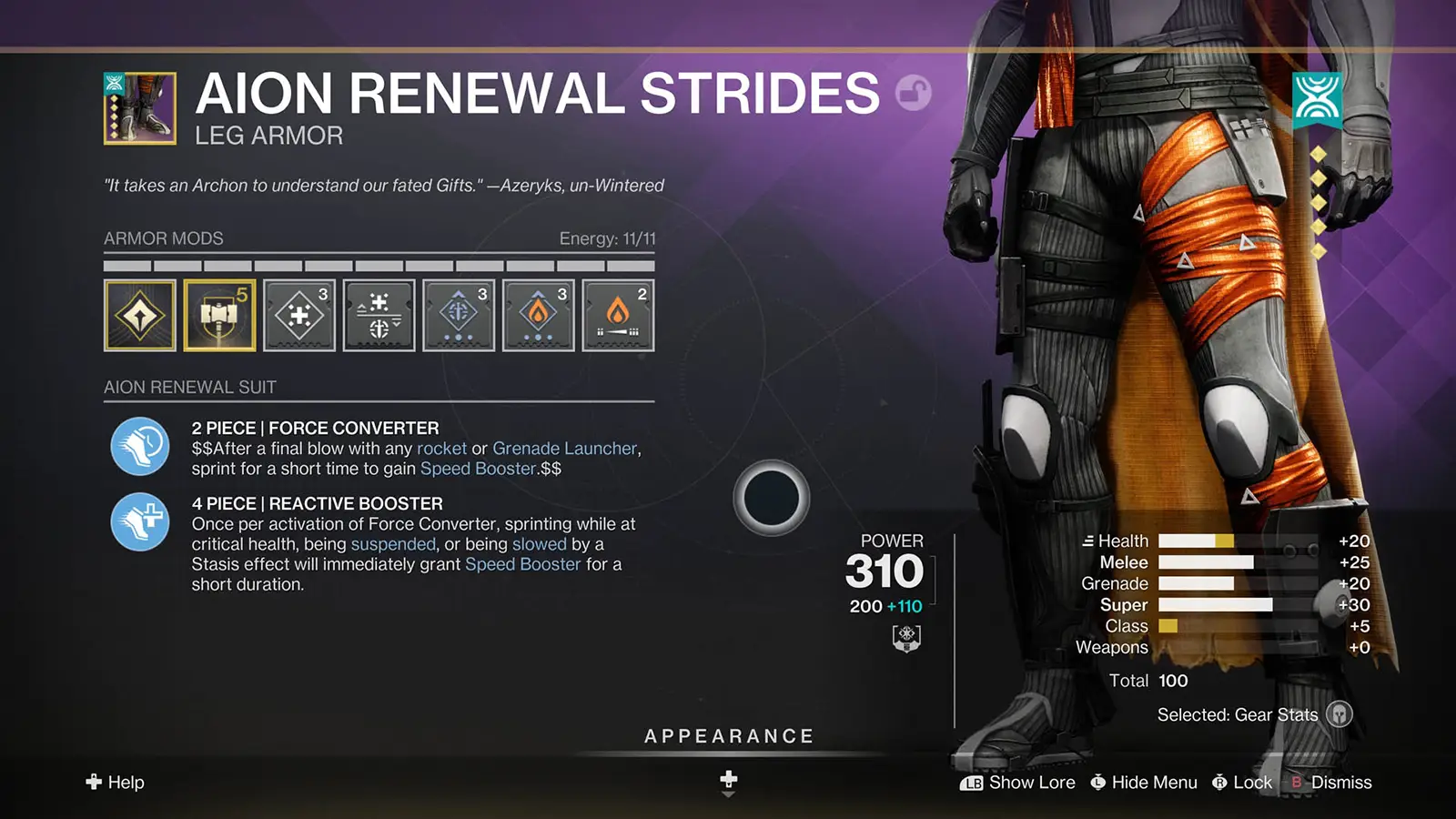Image resolution: width=1456 pixels, height=819 pixels.
Task: Open the diamond plus healing mod slot
Action: click(298, 316)
